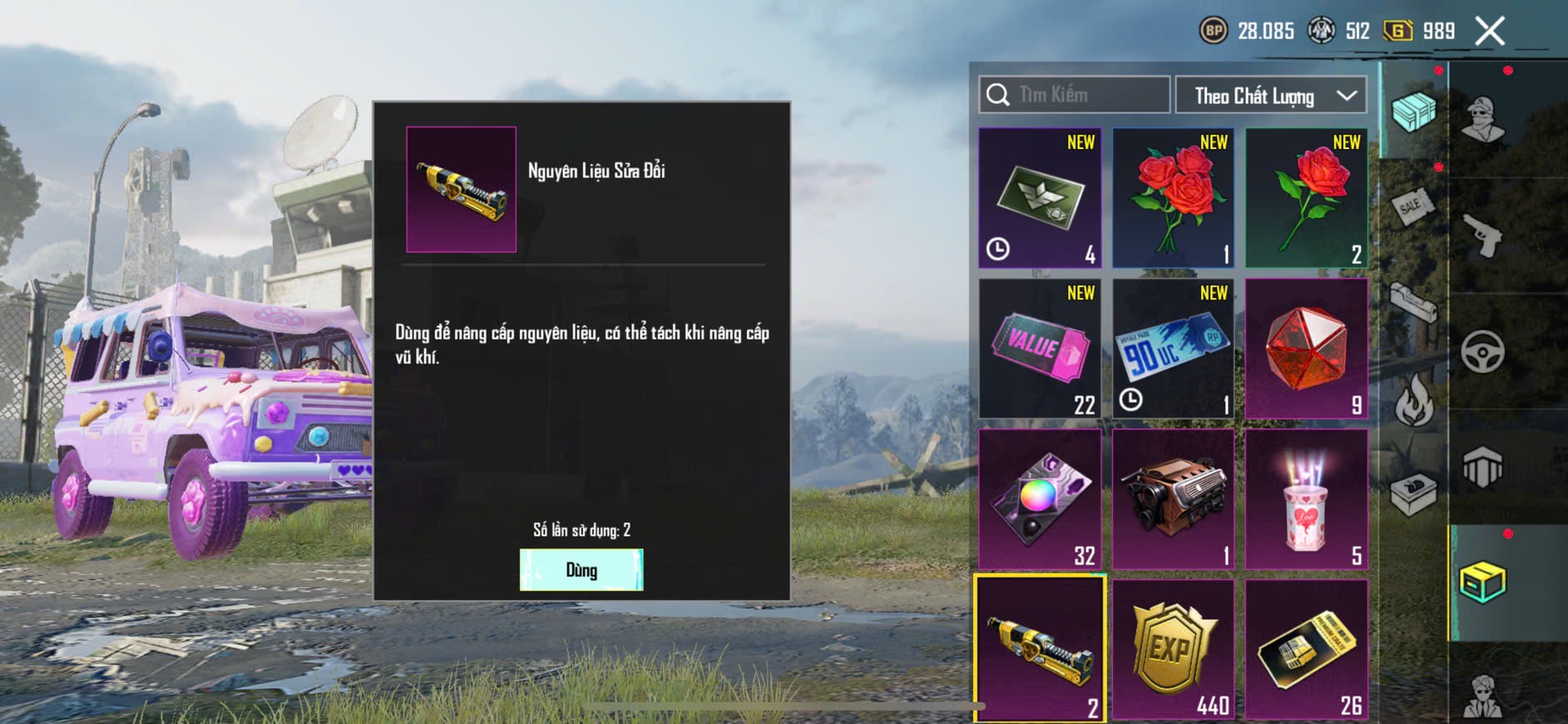Open the Theo Chất Lượng sort dropdown
1568x724 pixels.
coord(1271,96)
